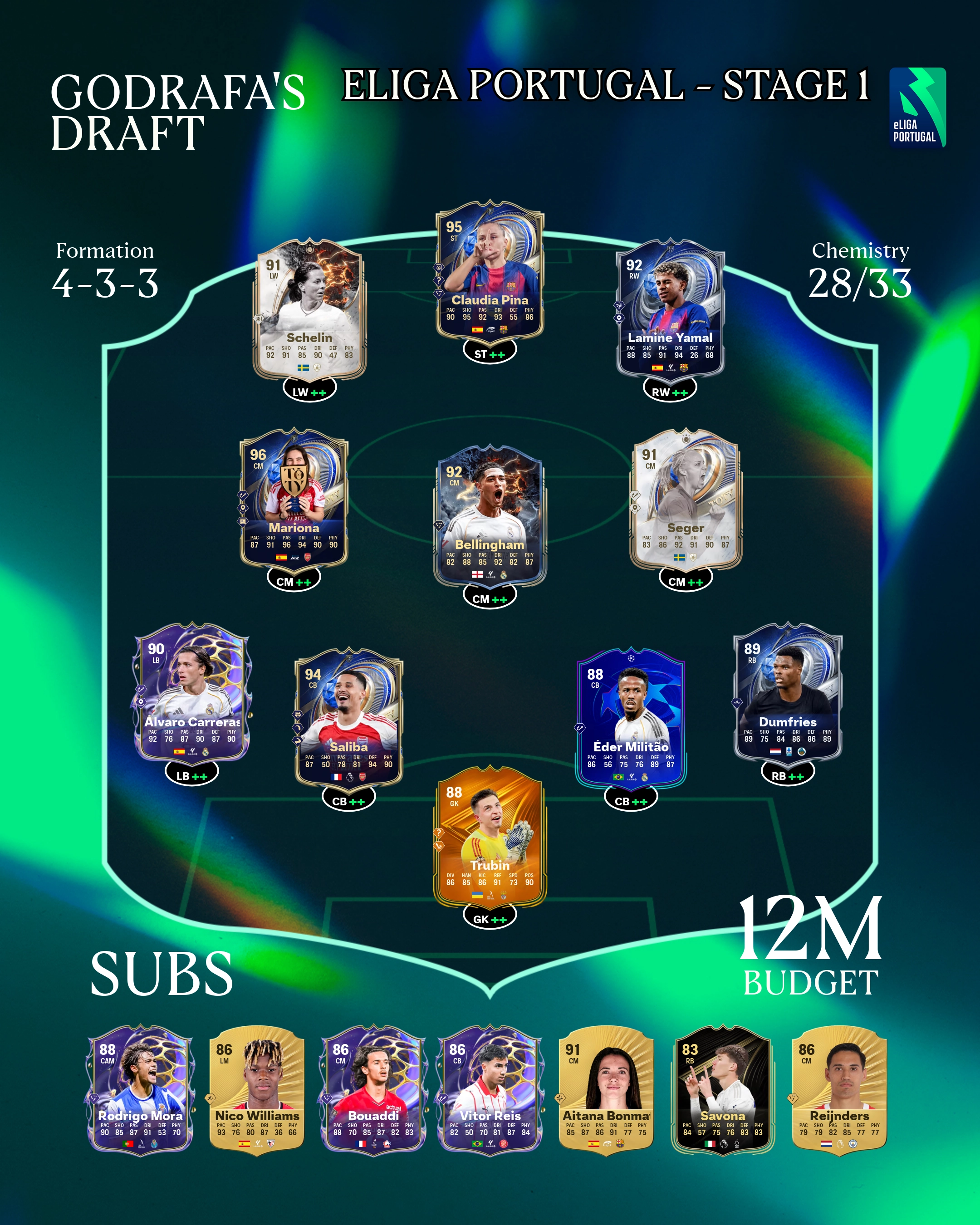Select Mariona's 96-rated midfielder card
This screenshot has width=980, height=1225.
tap(294, 500)
